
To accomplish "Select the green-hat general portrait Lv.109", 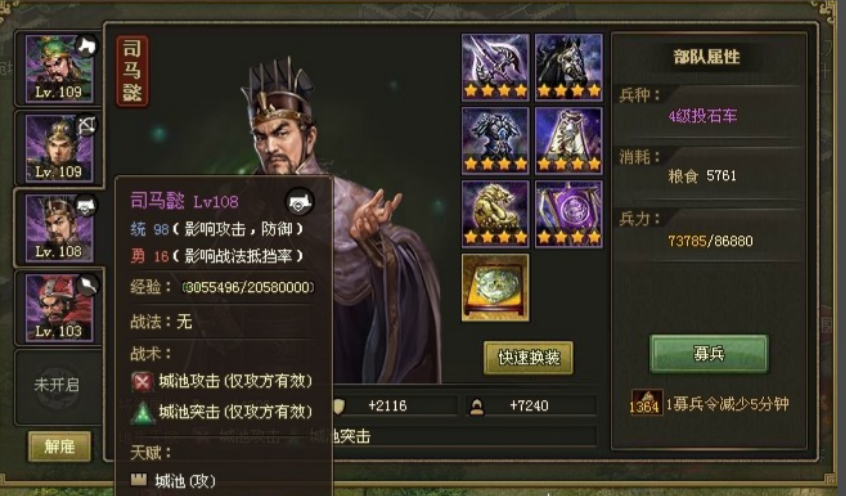I will coord(59,67).
